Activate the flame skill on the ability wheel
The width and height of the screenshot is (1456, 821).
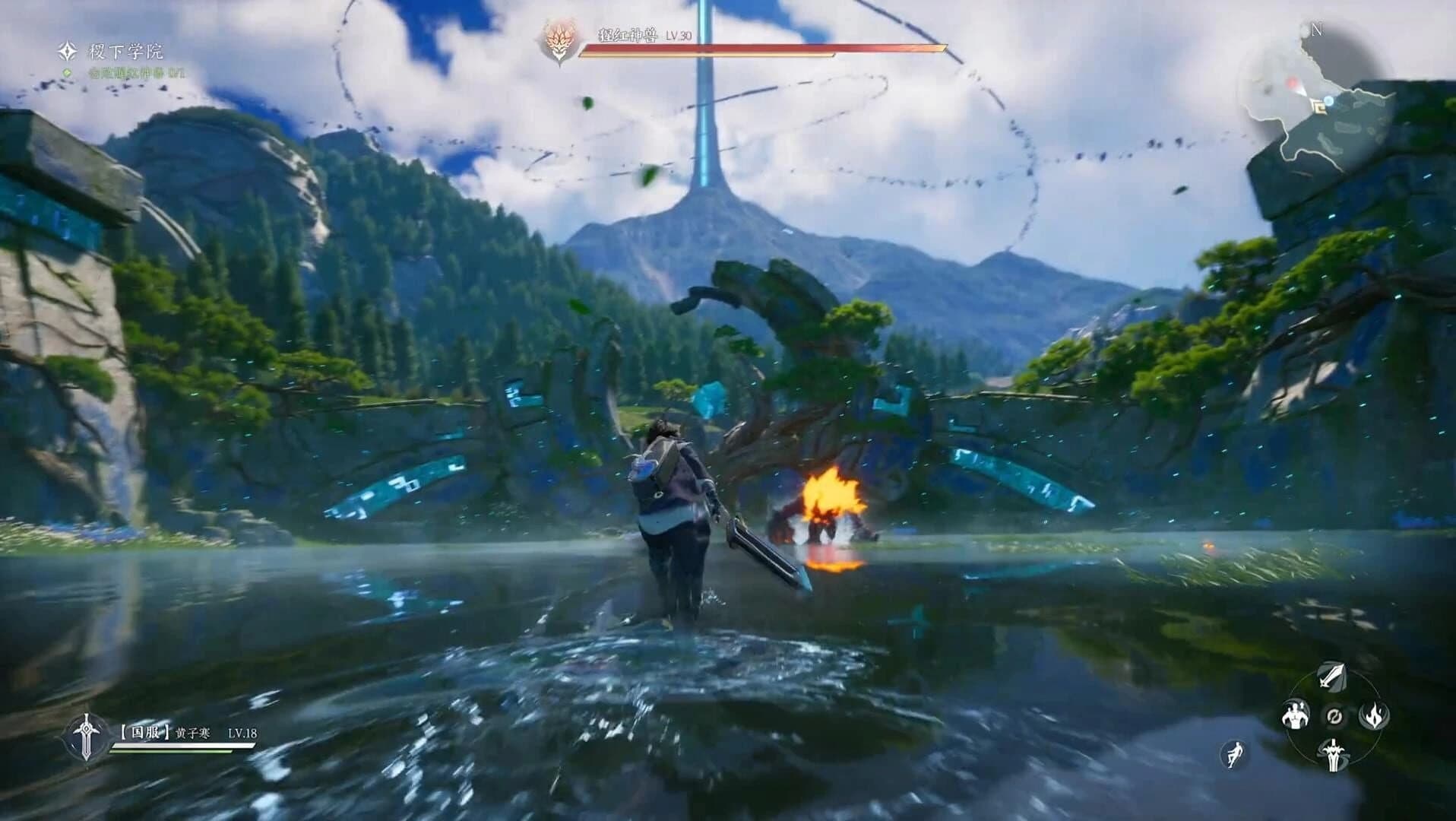(x=1374, y=715)
